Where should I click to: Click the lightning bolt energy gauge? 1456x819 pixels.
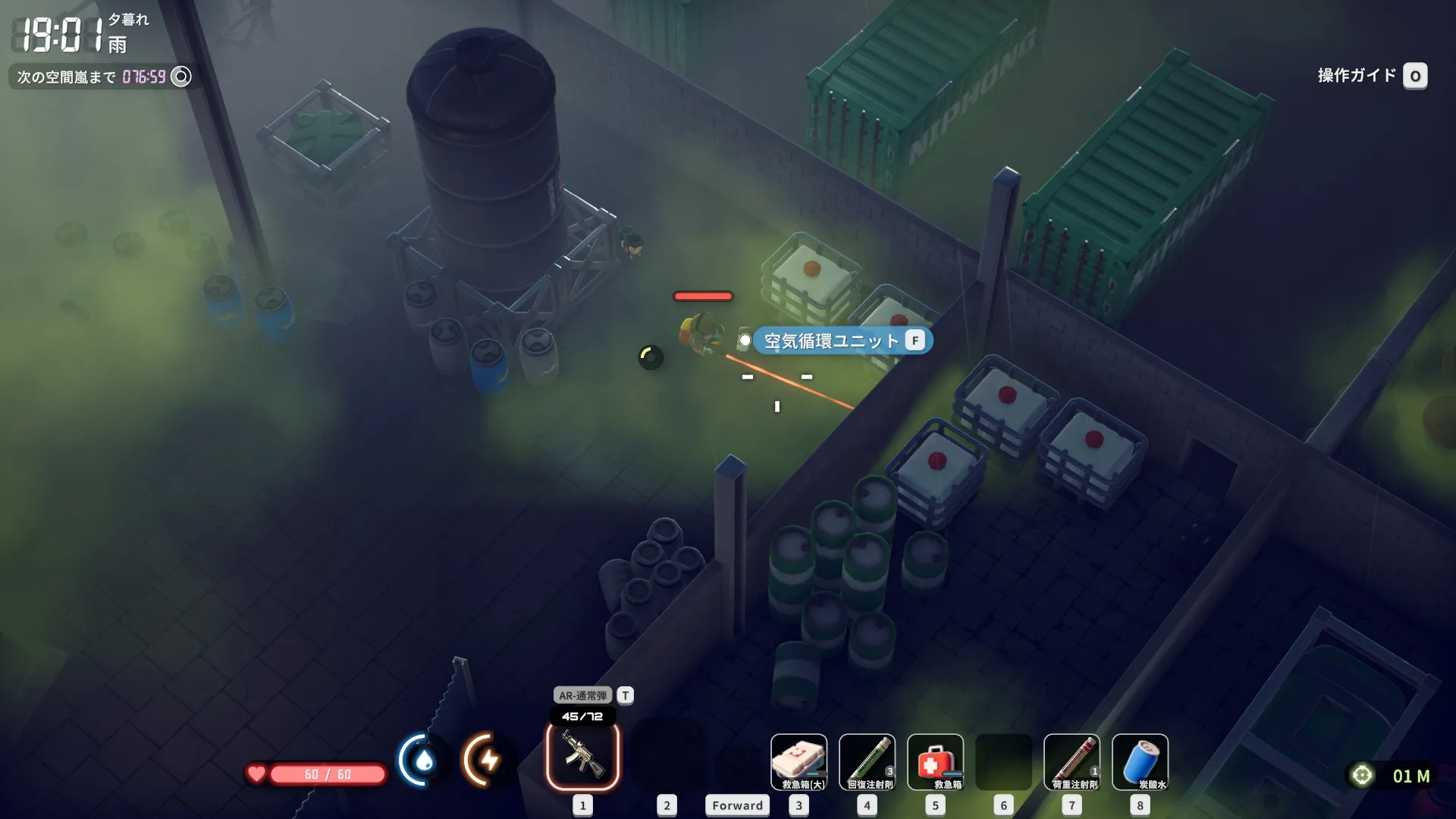point(487,760)
